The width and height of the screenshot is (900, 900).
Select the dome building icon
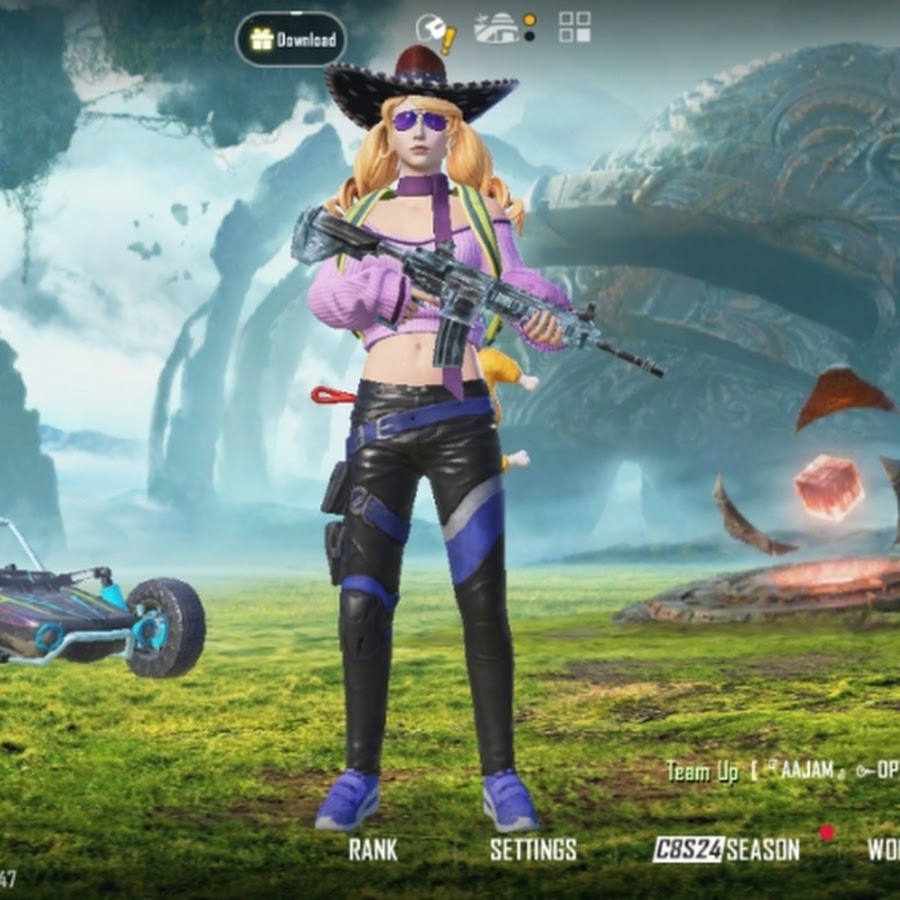pyautogui.click(x=499, y=28)
